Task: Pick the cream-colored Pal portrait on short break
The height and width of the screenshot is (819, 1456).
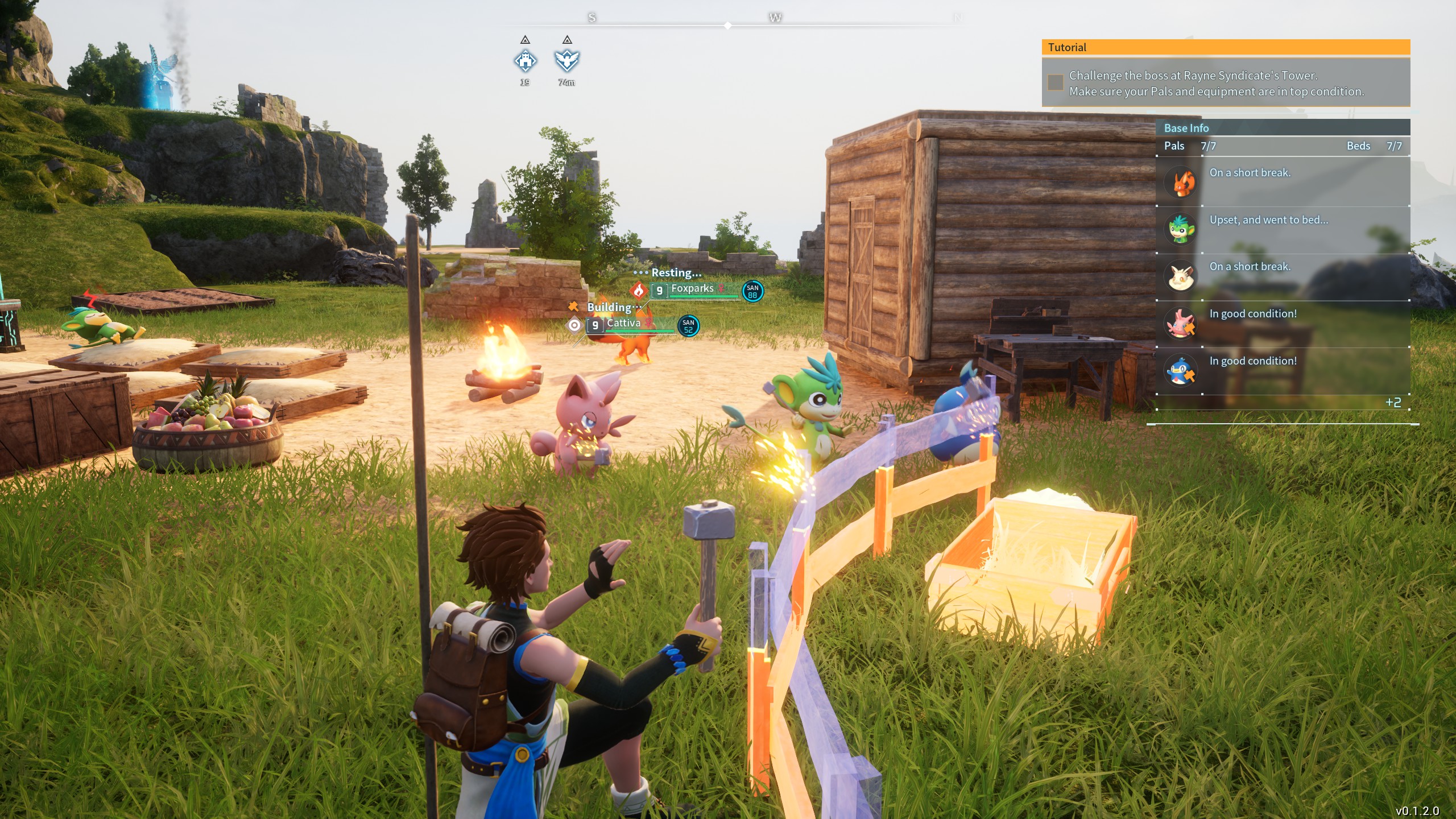Action: [x=1181, y=276]
